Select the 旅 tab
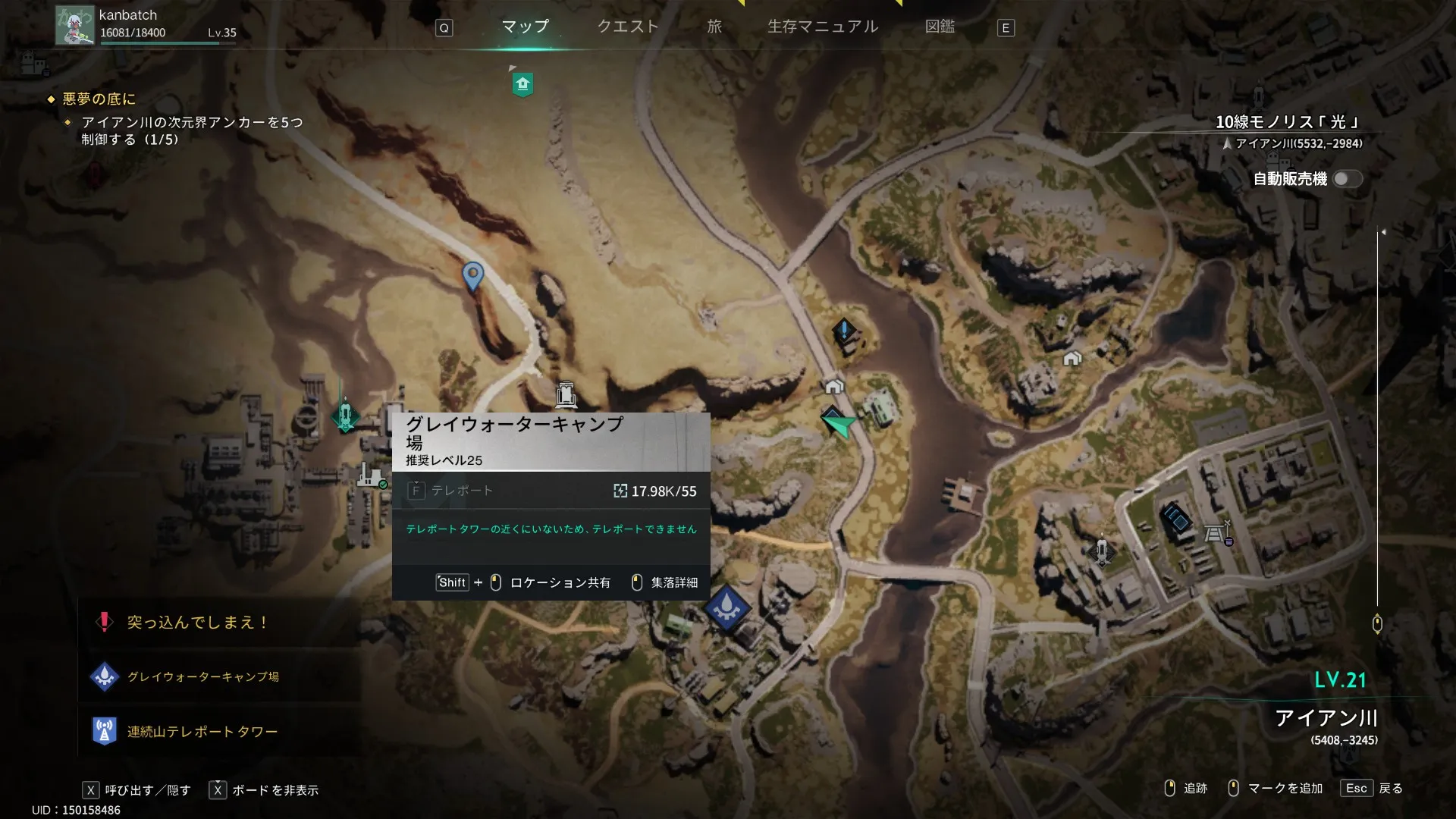The height and width of the screenshot is (819, 1456). click(x=714, y=27)
